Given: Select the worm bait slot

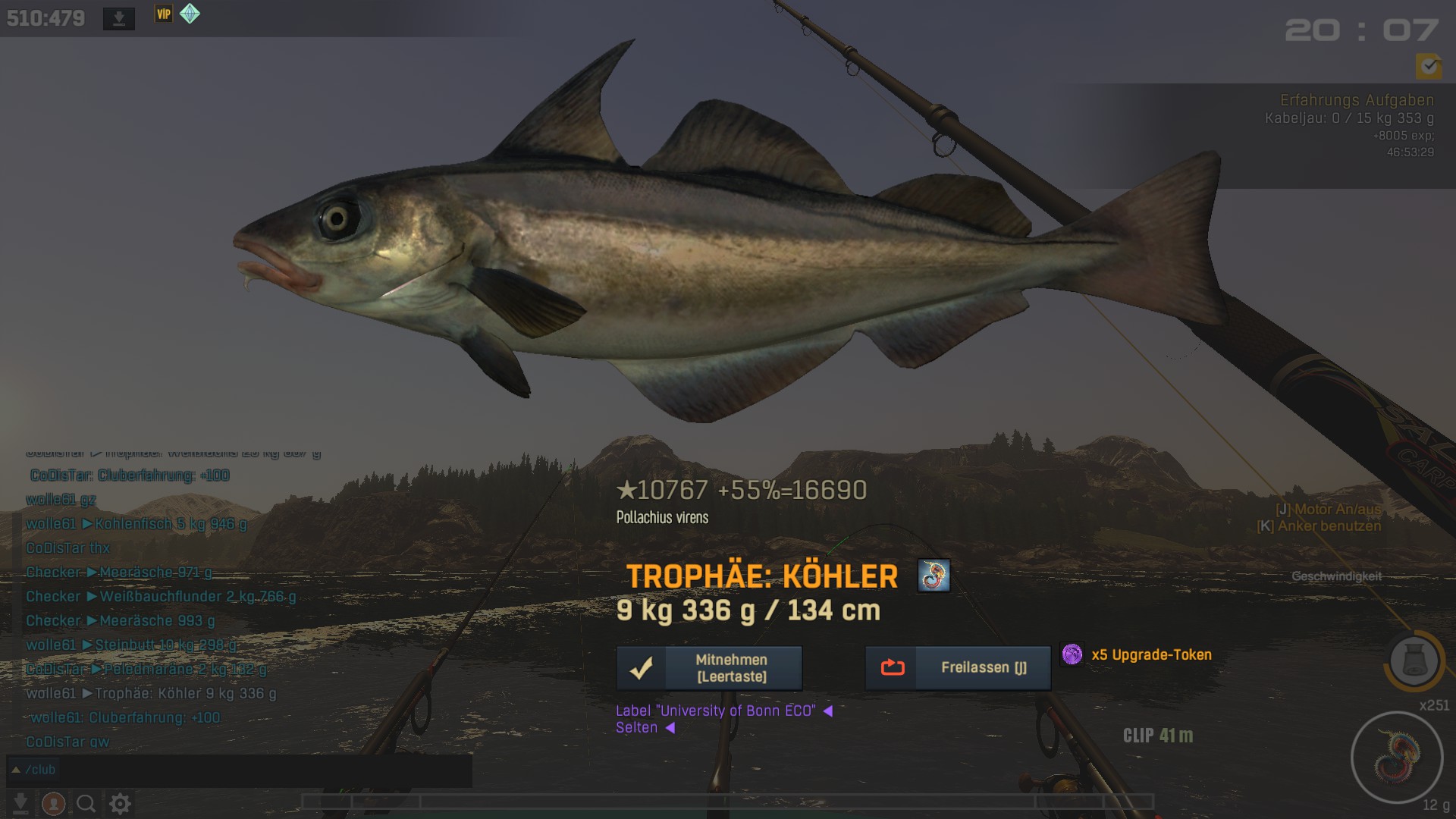Looking at the screenshot, I should tap(1396, 757).
